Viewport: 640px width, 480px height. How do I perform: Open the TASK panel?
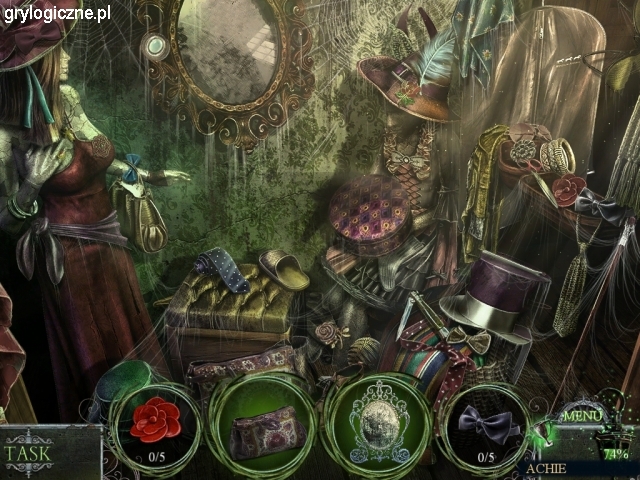coord(30,451)
